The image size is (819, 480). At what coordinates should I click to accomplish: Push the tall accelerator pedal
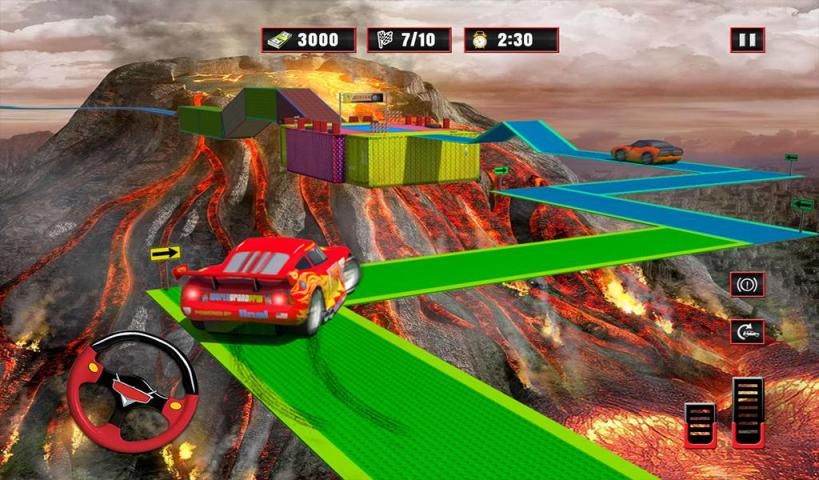(x=747, y=410)
